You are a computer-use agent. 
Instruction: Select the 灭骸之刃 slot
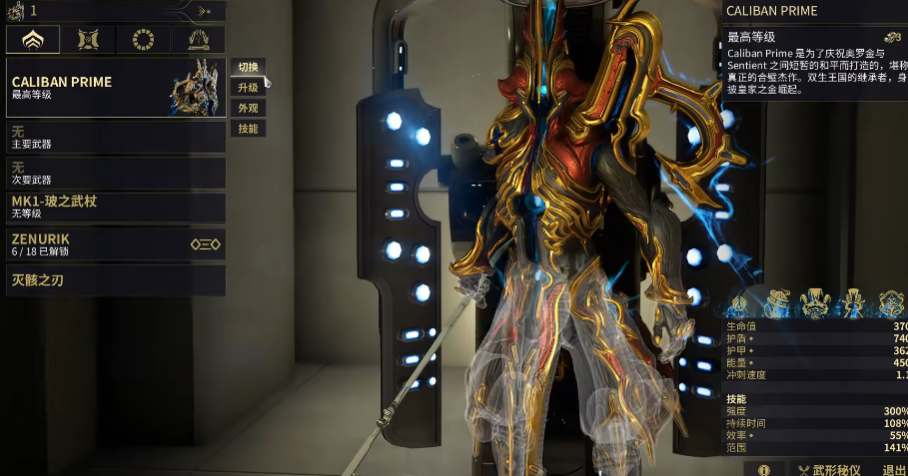[x=115, y=280]
